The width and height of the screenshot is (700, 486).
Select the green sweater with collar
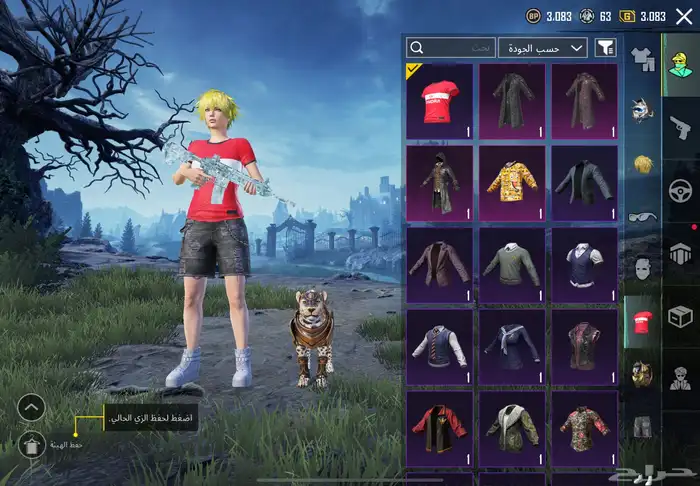coord(512,265)
